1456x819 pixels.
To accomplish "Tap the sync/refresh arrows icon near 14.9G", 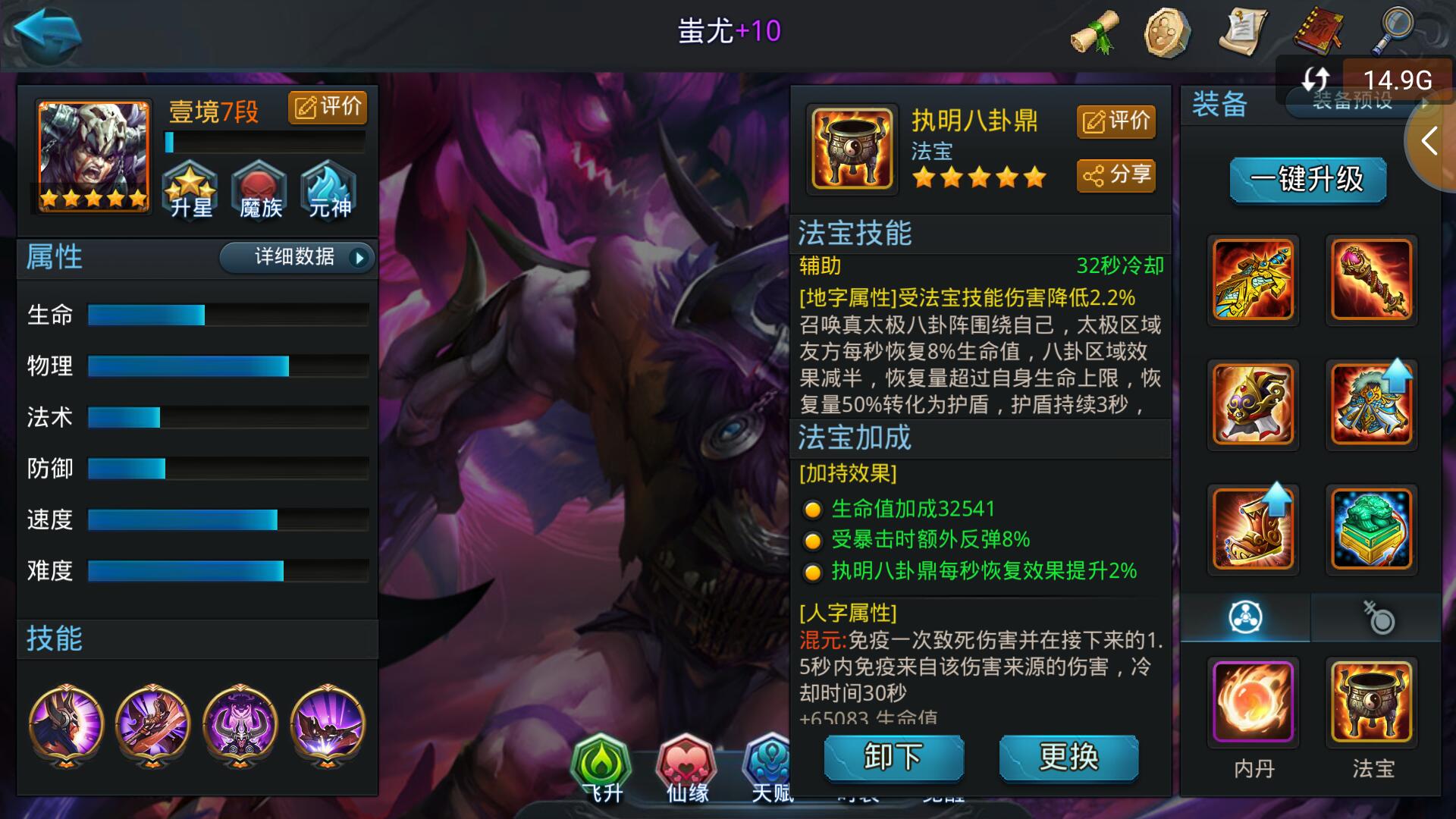I will point(1317,77).
